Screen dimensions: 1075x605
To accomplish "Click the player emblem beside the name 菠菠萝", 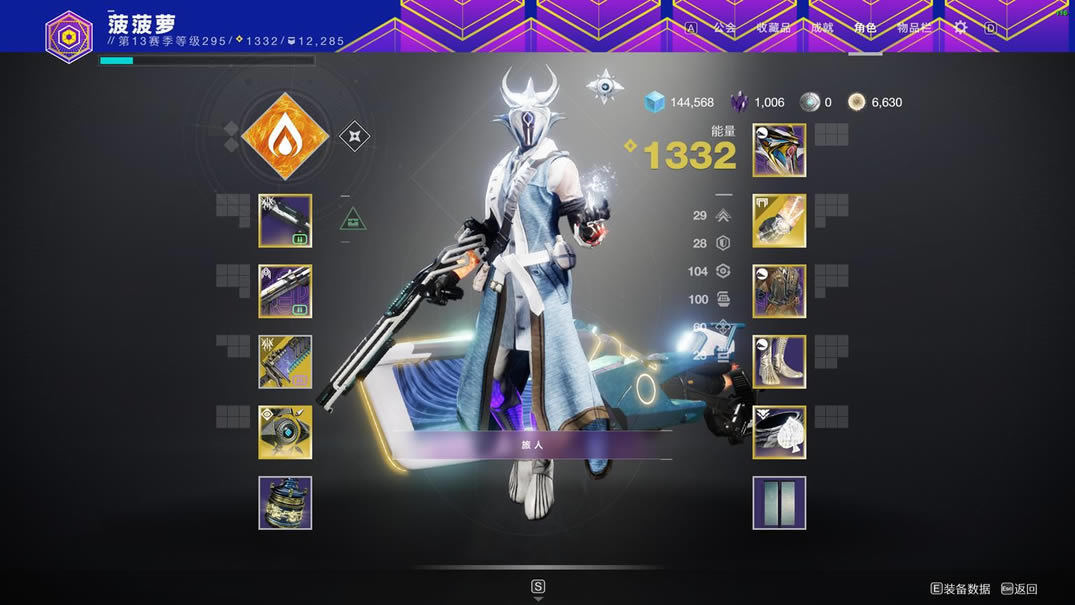I will click(69, 36).
